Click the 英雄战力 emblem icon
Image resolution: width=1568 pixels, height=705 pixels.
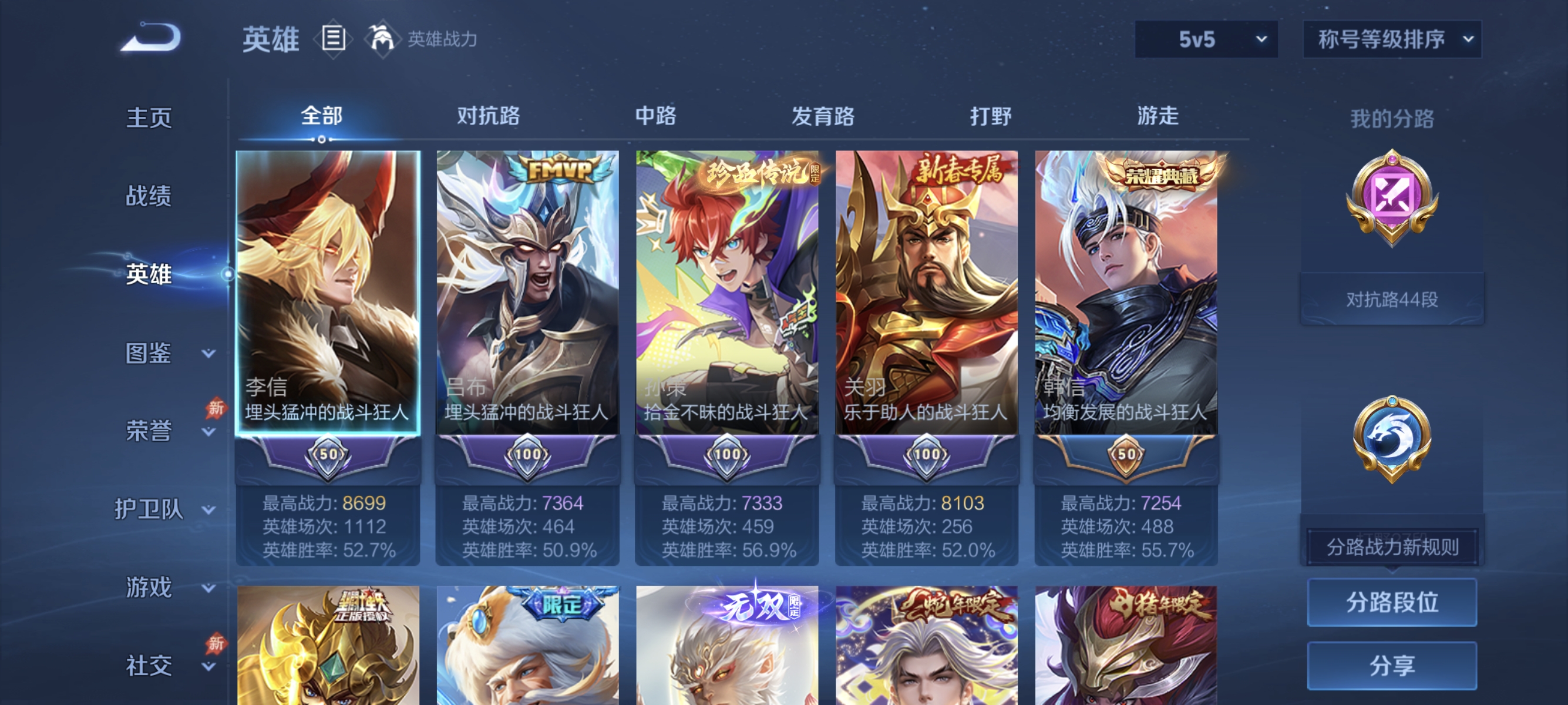[x=381, y=38]
